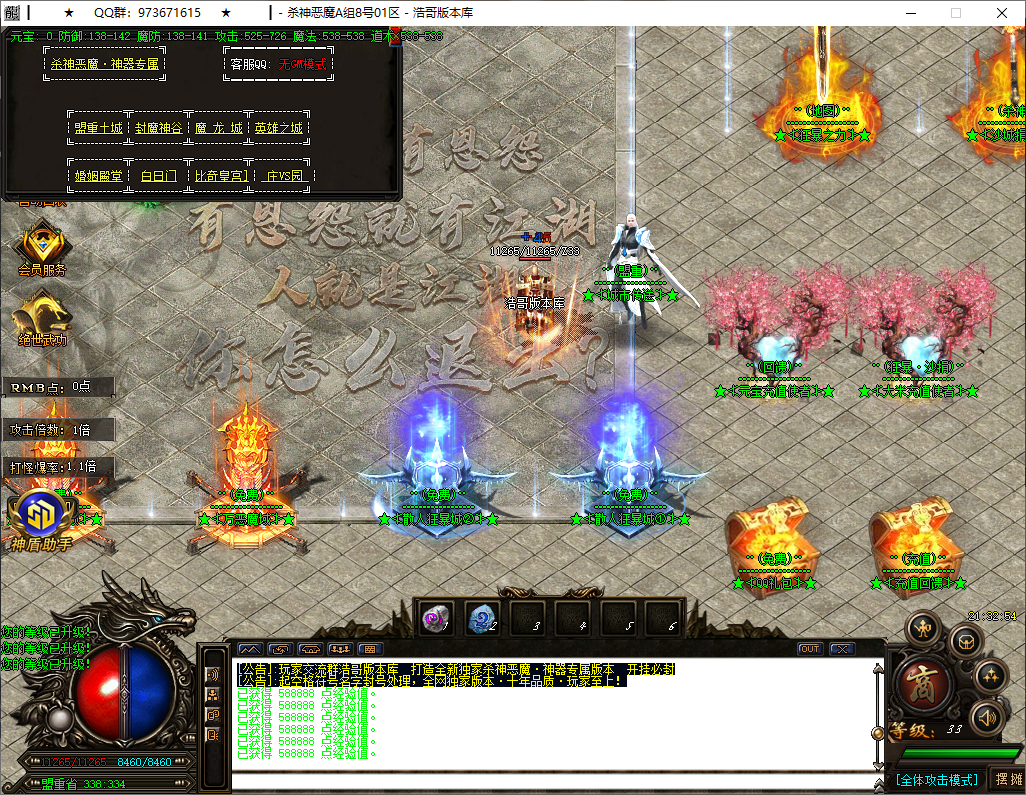This screenshot has height=795, width=1026.
Task: Close the game window
Action: (x=1001, y=13)
